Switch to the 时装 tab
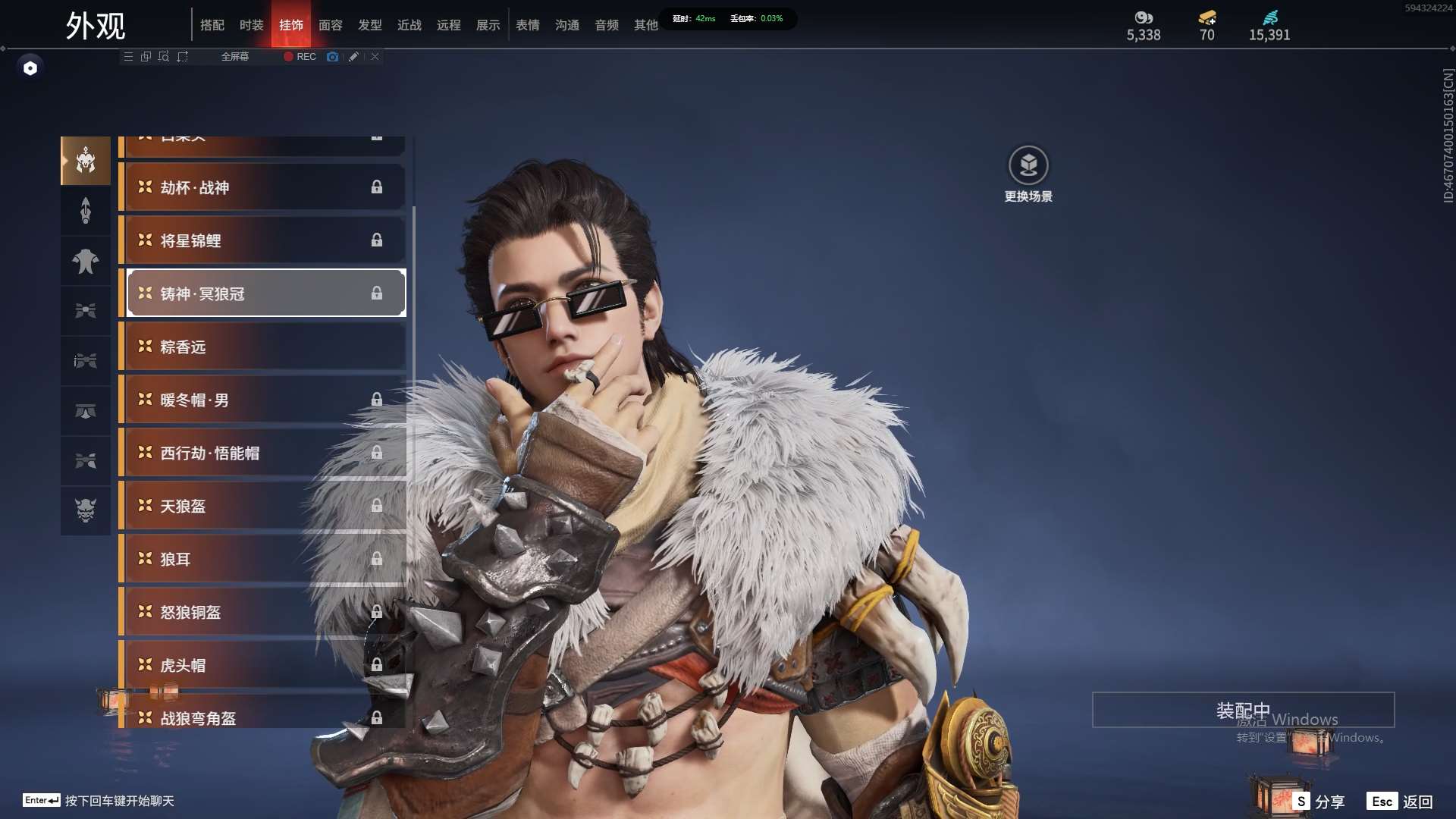The image size is (1456, 819). tap(251, 25)
